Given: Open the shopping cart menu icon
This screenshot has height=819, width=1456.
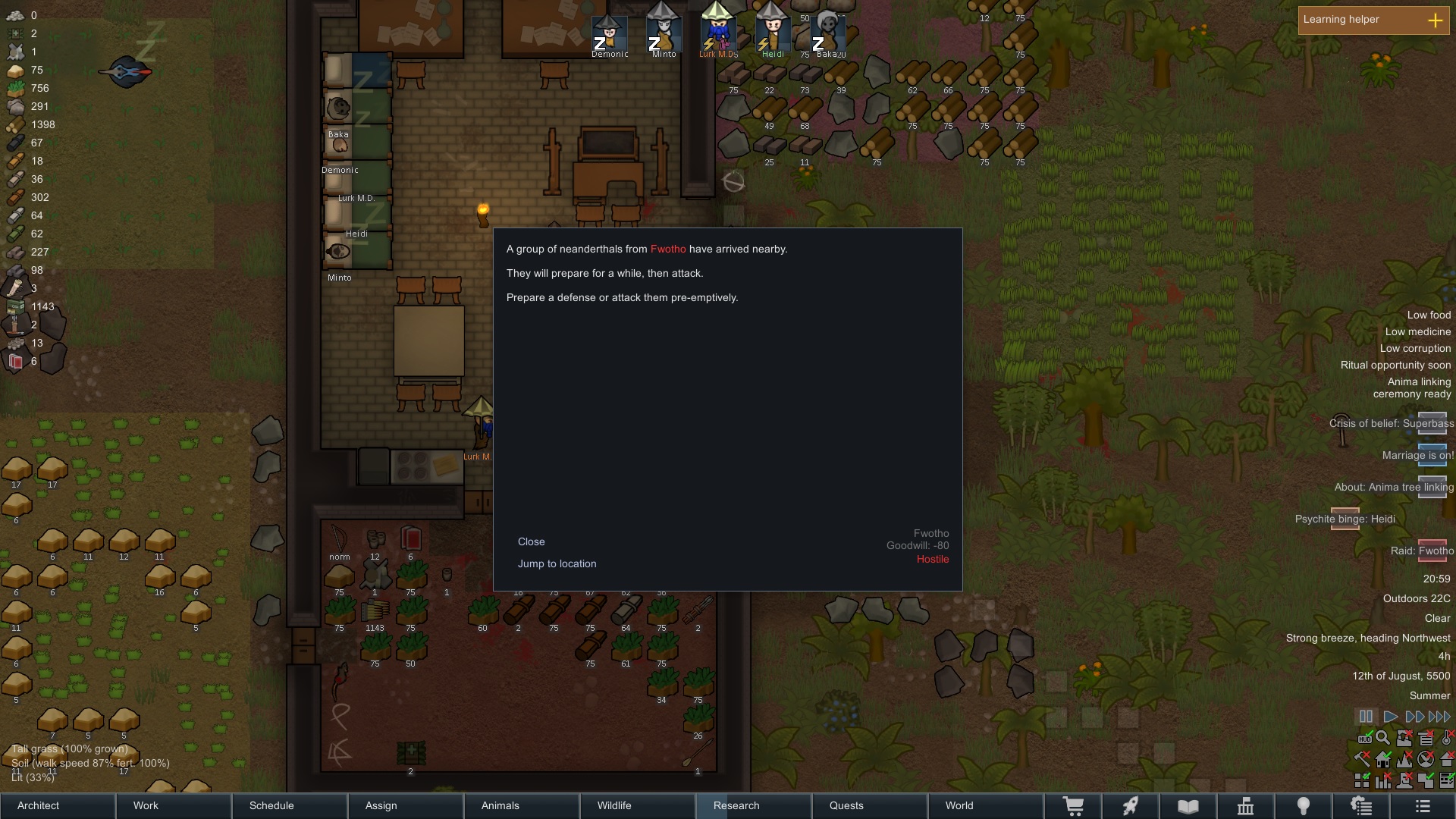Looking at the screenshot, I should 1073,806.
